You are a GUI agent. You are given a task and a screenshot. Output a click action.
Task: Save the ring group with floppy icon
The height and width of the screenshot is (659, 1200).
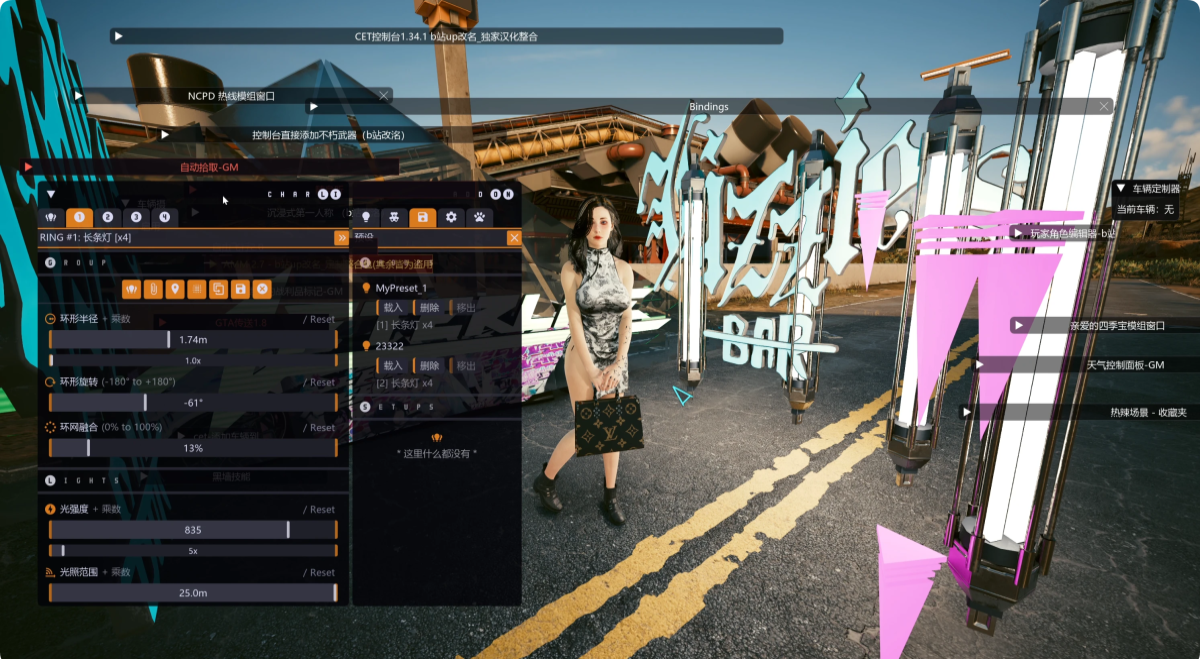[240, 289]
